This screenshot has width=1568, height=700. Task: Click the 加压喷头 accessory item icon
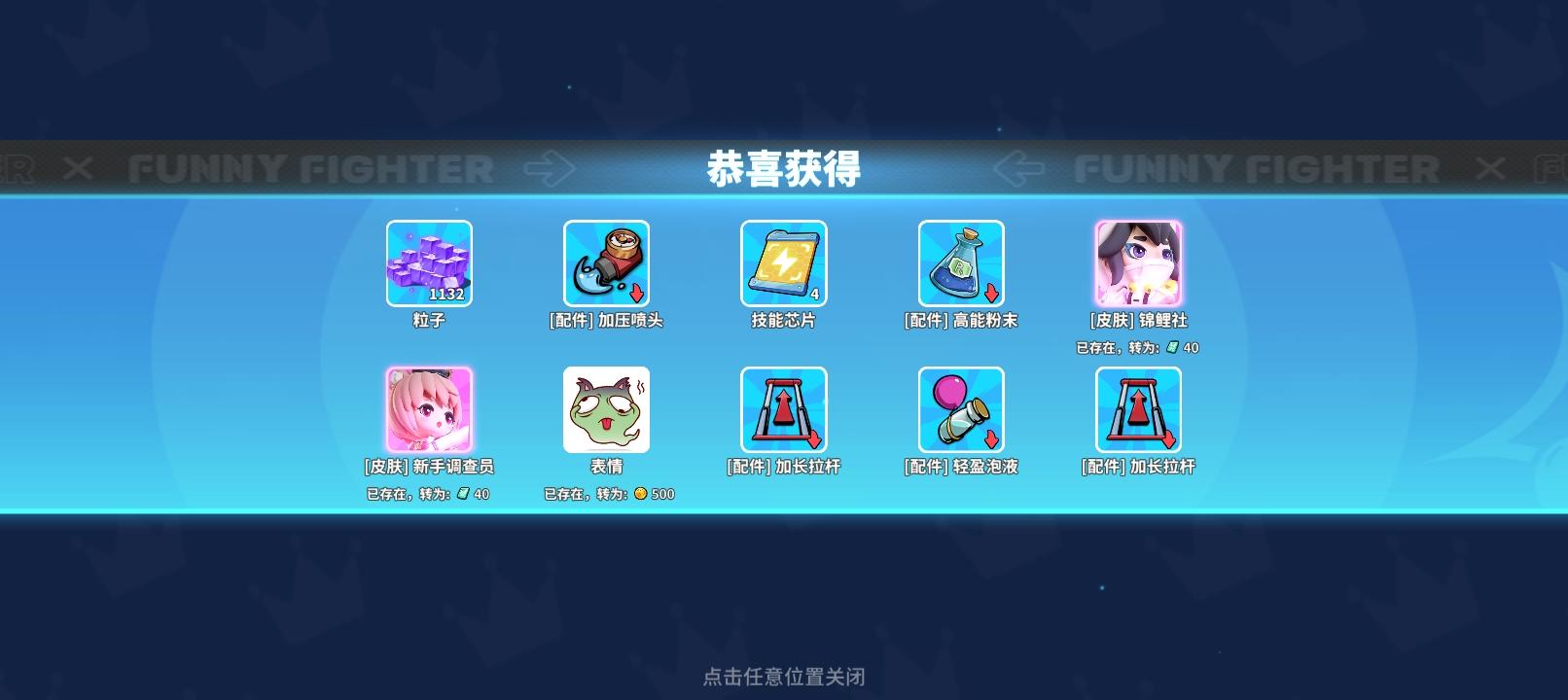point(606,262)
